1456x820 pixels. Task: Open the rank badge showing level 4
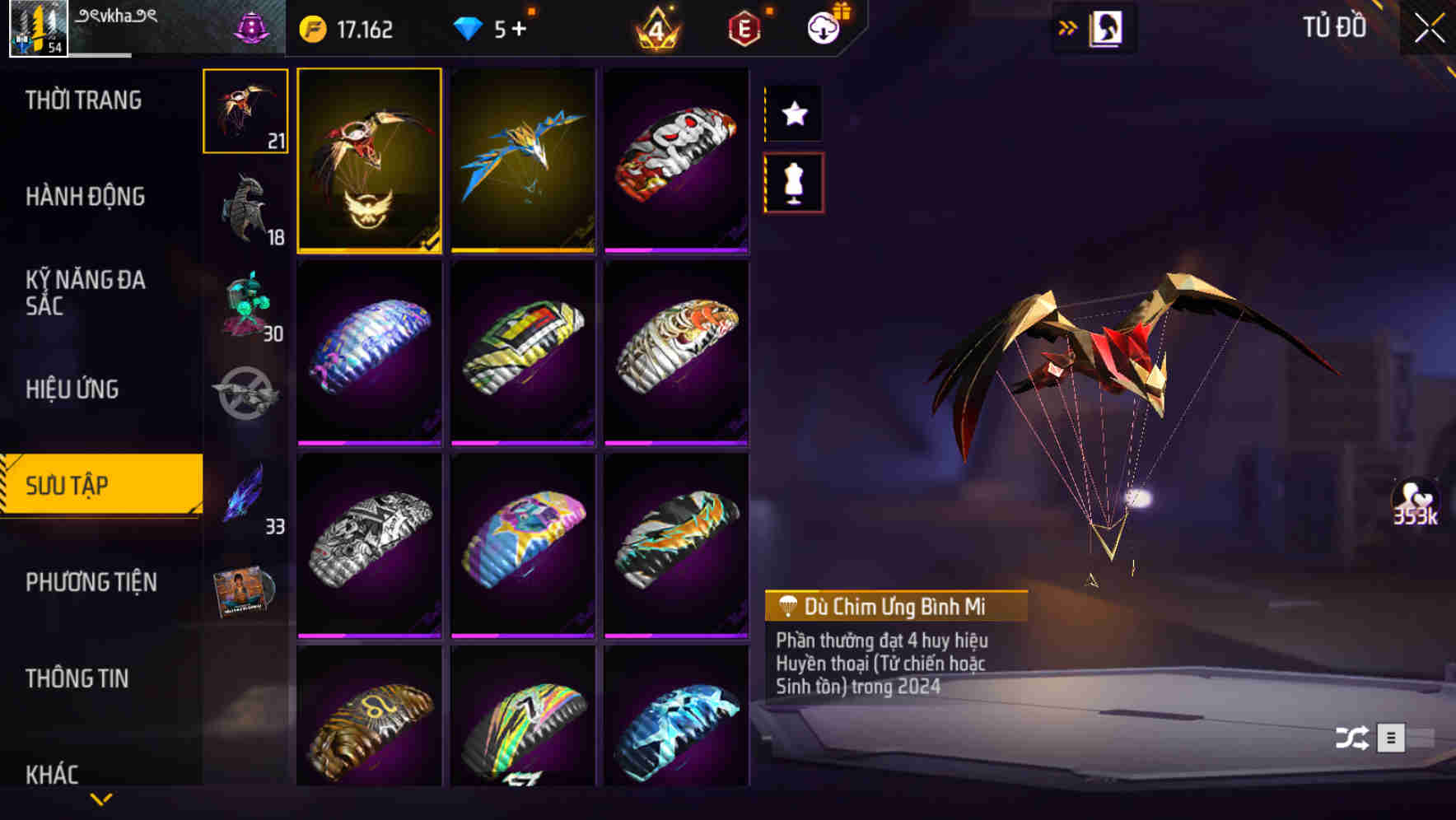pyautogui.click(x=653, y=27)
